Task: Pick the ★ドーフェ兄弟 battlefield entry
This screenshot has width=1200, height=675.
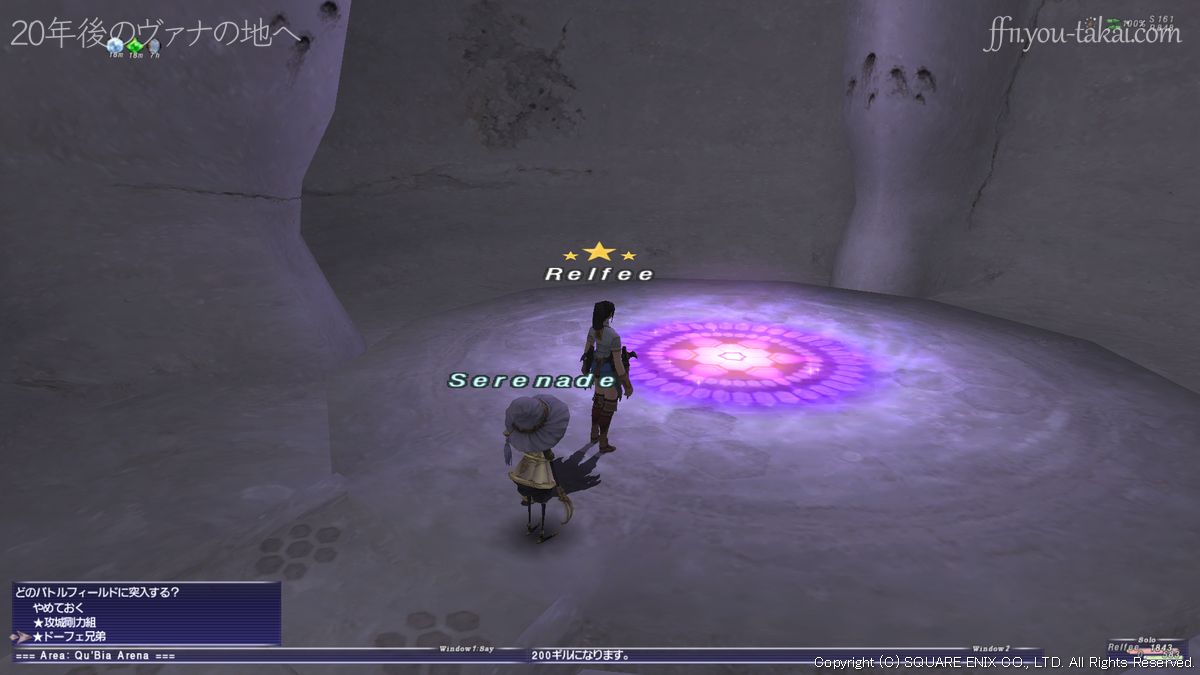Action: [69, 636]
